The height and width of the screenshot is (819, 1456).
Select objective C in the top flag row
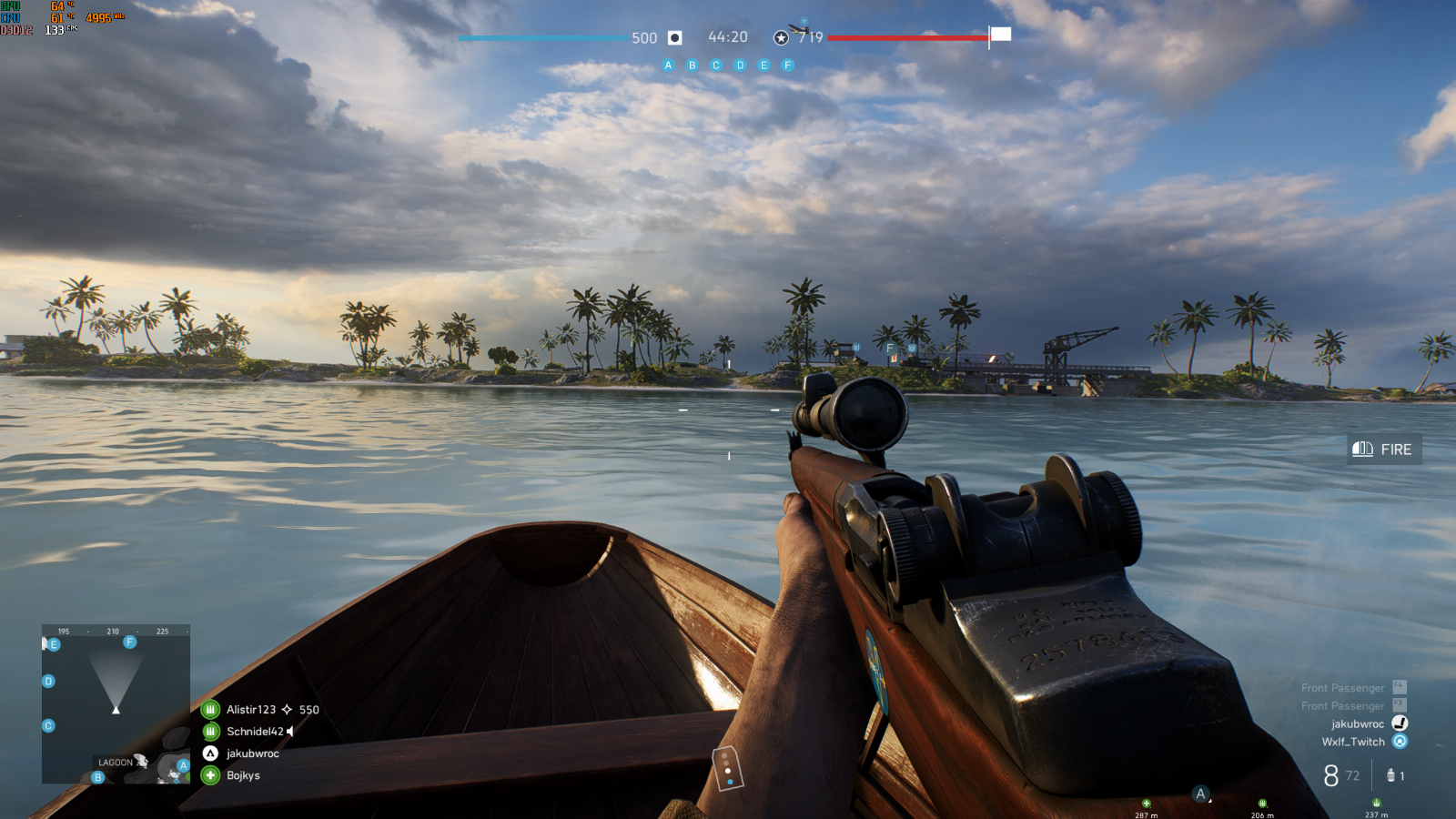(716, 66)
